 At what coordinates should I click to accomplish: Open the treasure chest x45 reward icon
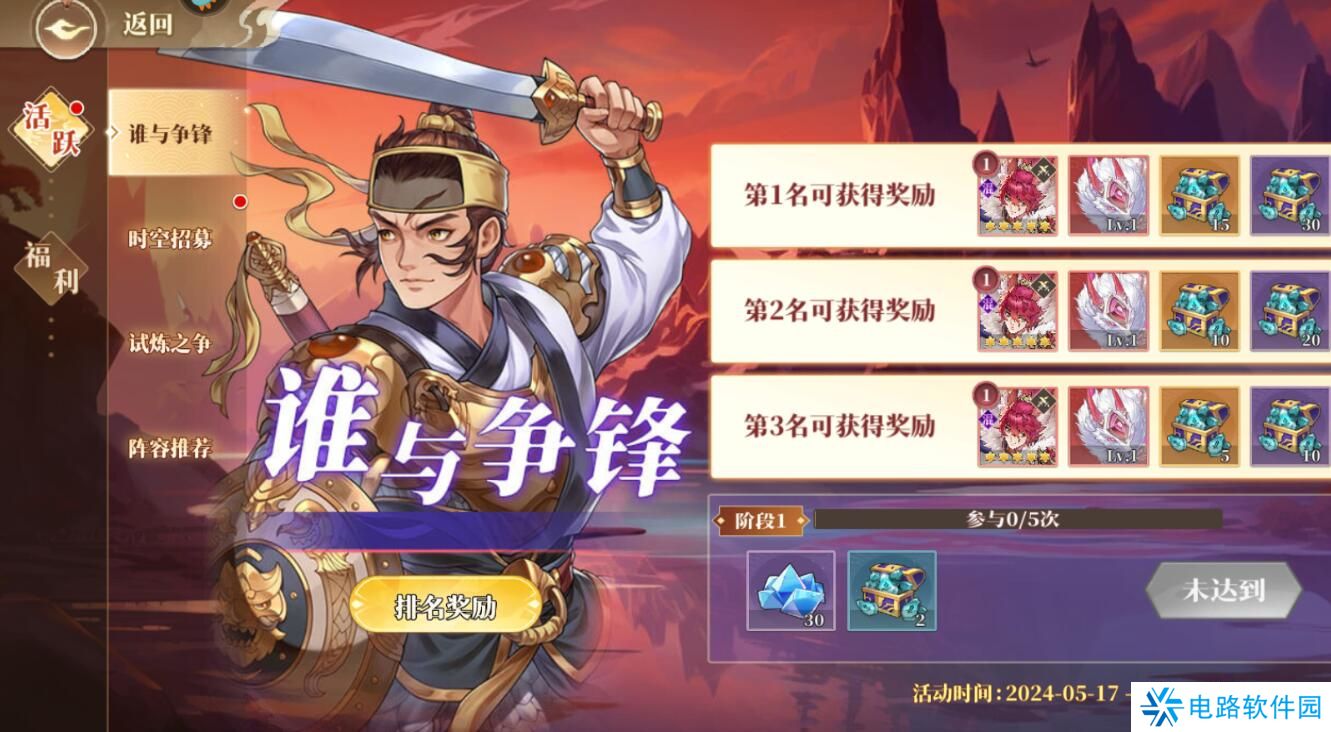pyautogui.click(x=1200, y=196)
